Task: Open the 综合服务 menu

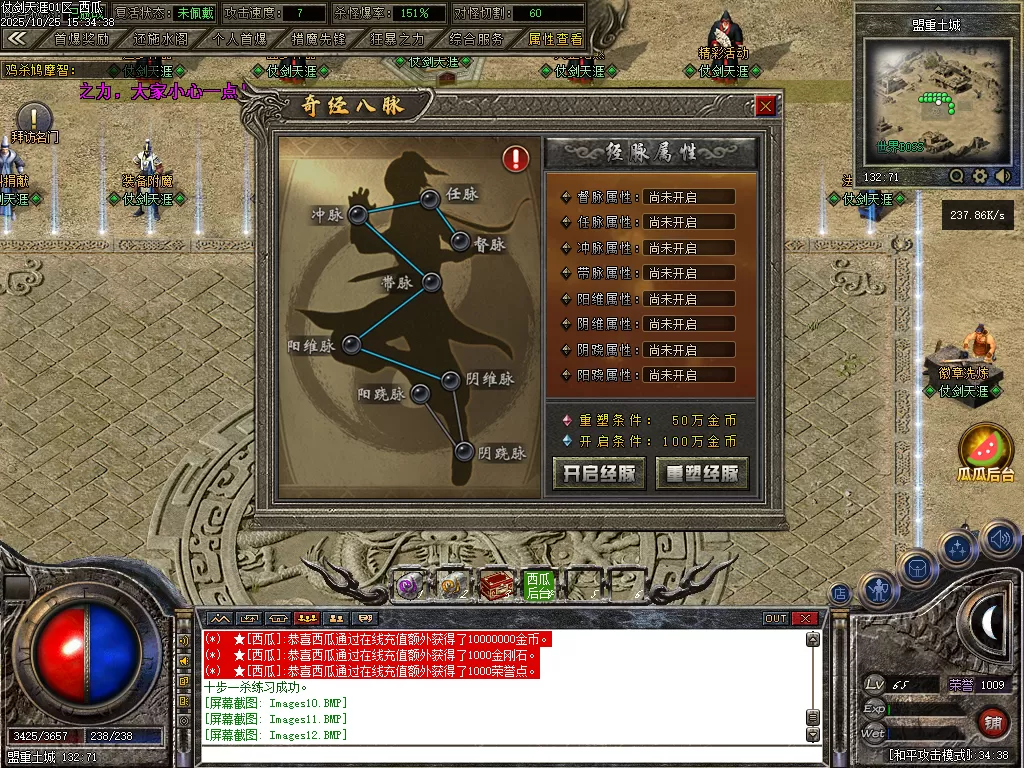Action: click(476, 39)
